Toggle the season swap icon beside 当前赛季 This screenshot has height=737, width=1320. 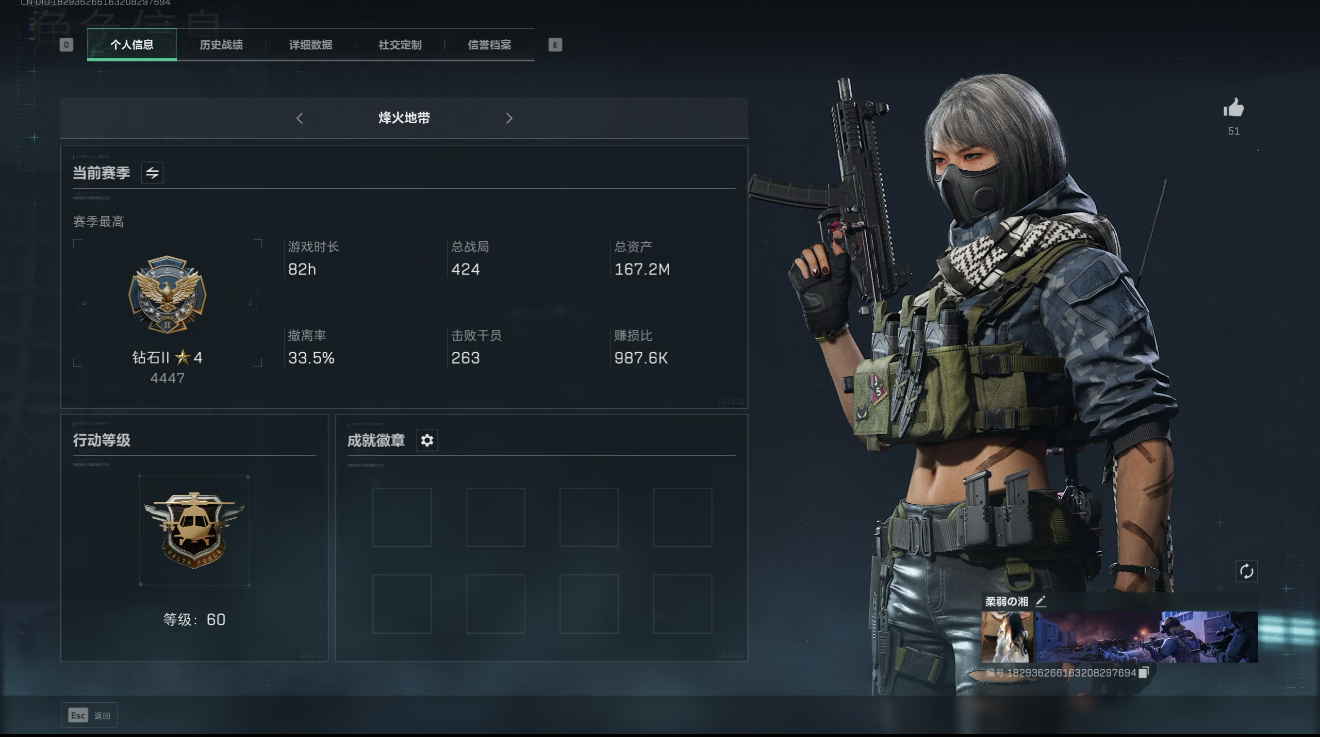152,173
